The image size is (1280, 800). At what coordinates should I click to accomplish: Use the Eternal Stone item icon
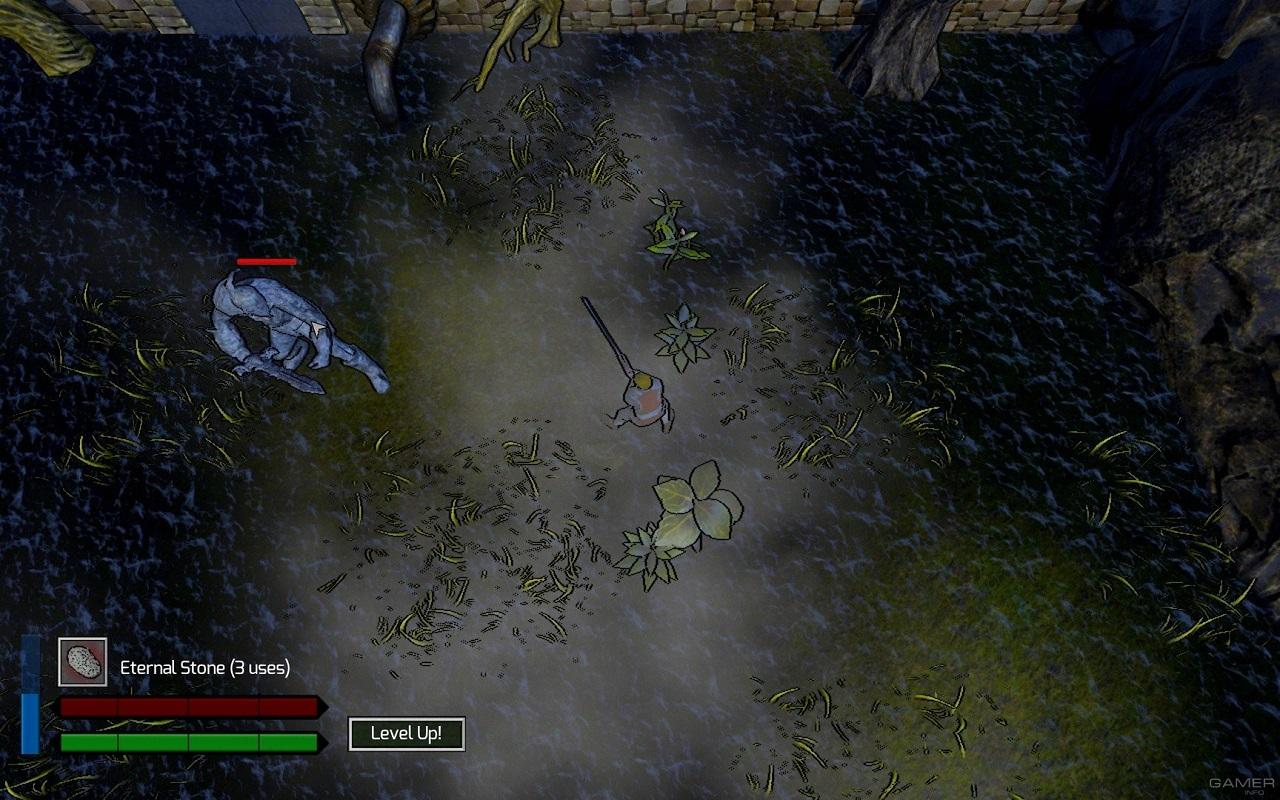82,662
